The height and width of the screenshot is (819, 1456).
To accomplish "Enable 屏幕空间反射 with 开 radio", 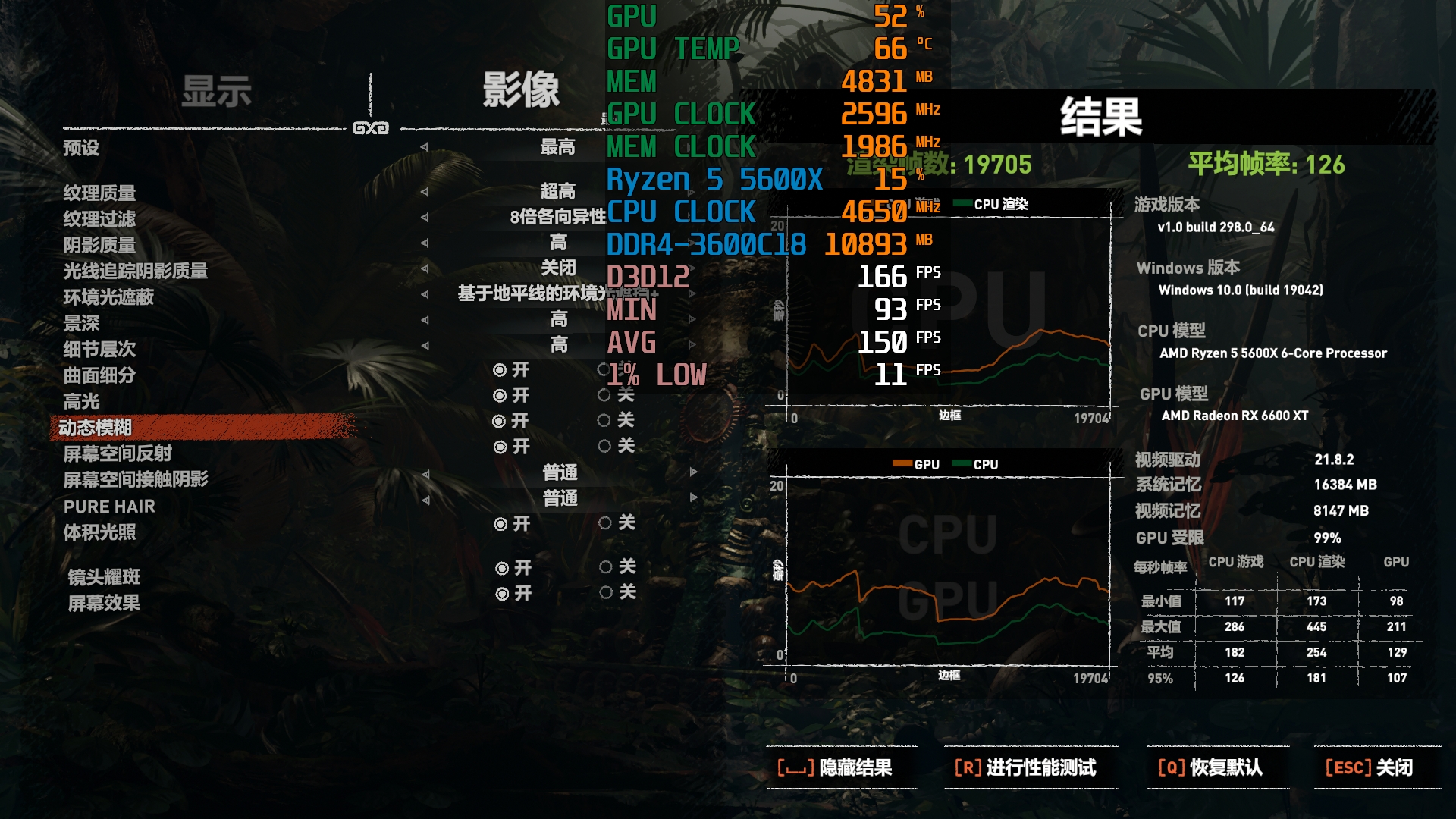I will (500, 447).
